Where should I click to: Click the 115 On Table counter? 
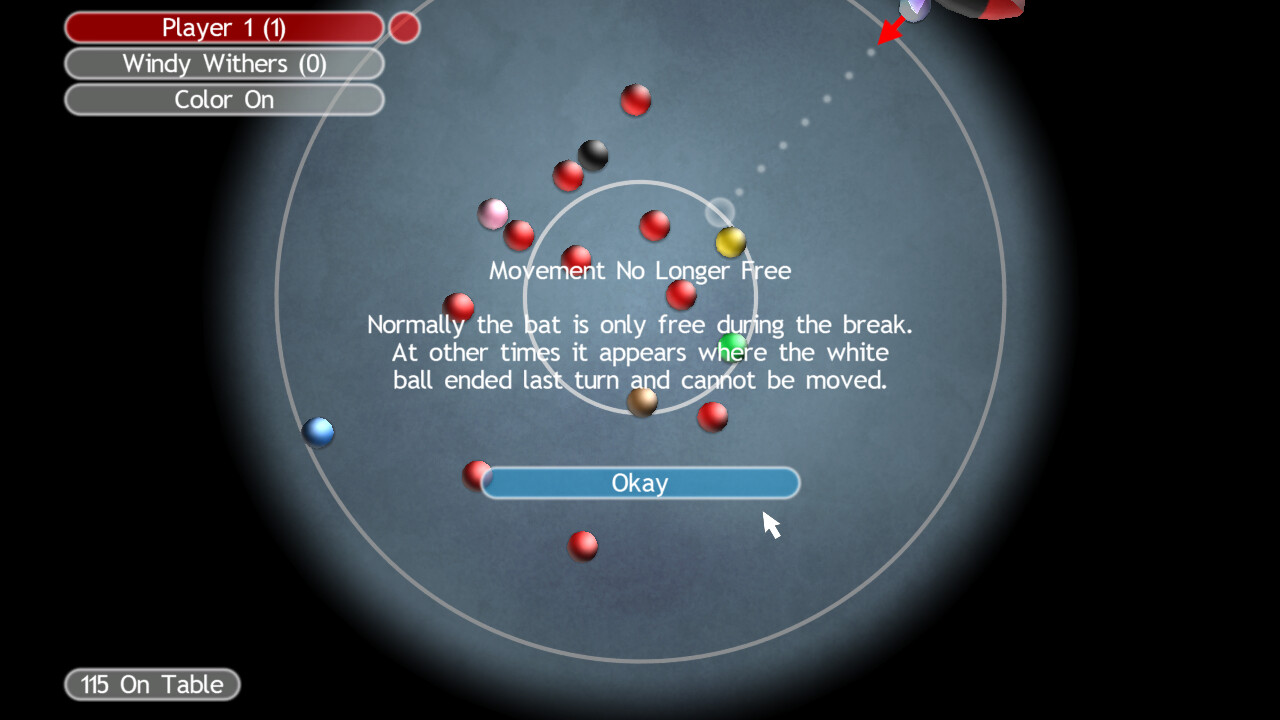point(150,684)
